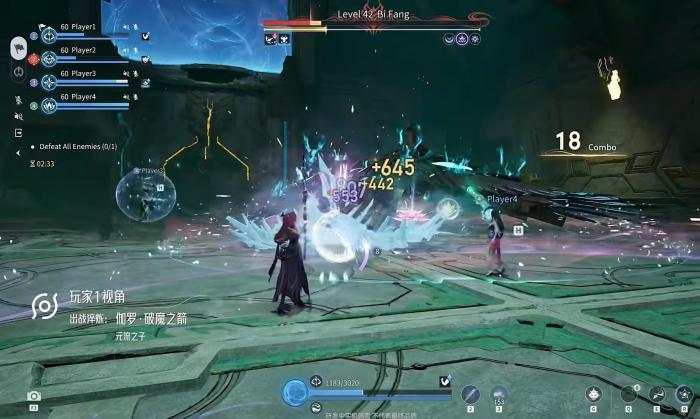Activate the cat-faced companion skill icon
The height and width of the screenshot is (419, 700).
[x=593, y=394]
